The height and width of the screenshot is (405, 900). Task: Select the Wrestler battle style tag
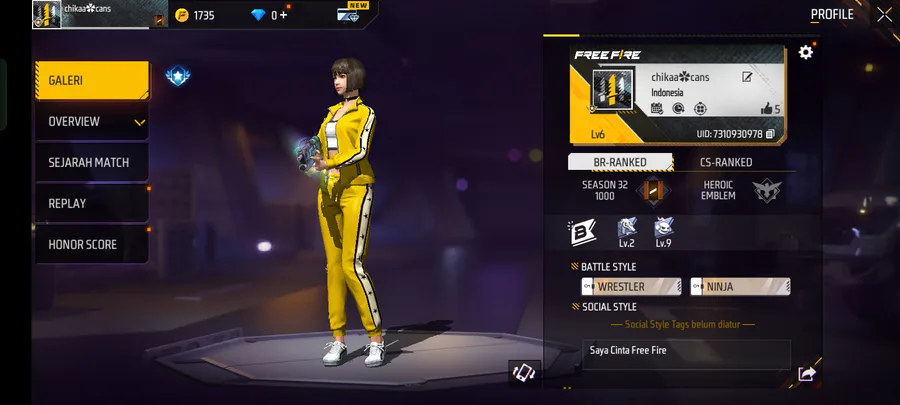[630, 287]
